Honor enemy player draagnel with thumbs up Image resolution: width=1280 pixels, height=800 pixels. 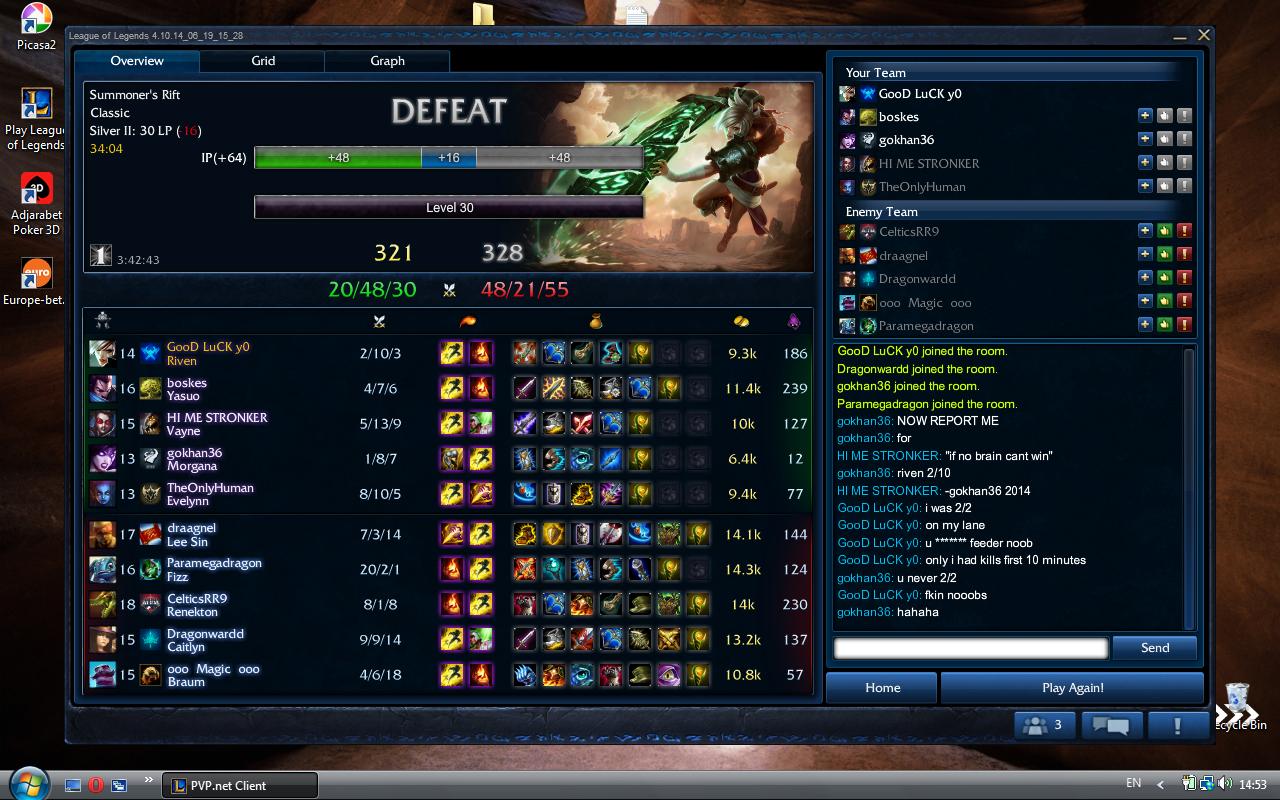coord(1164,255)
